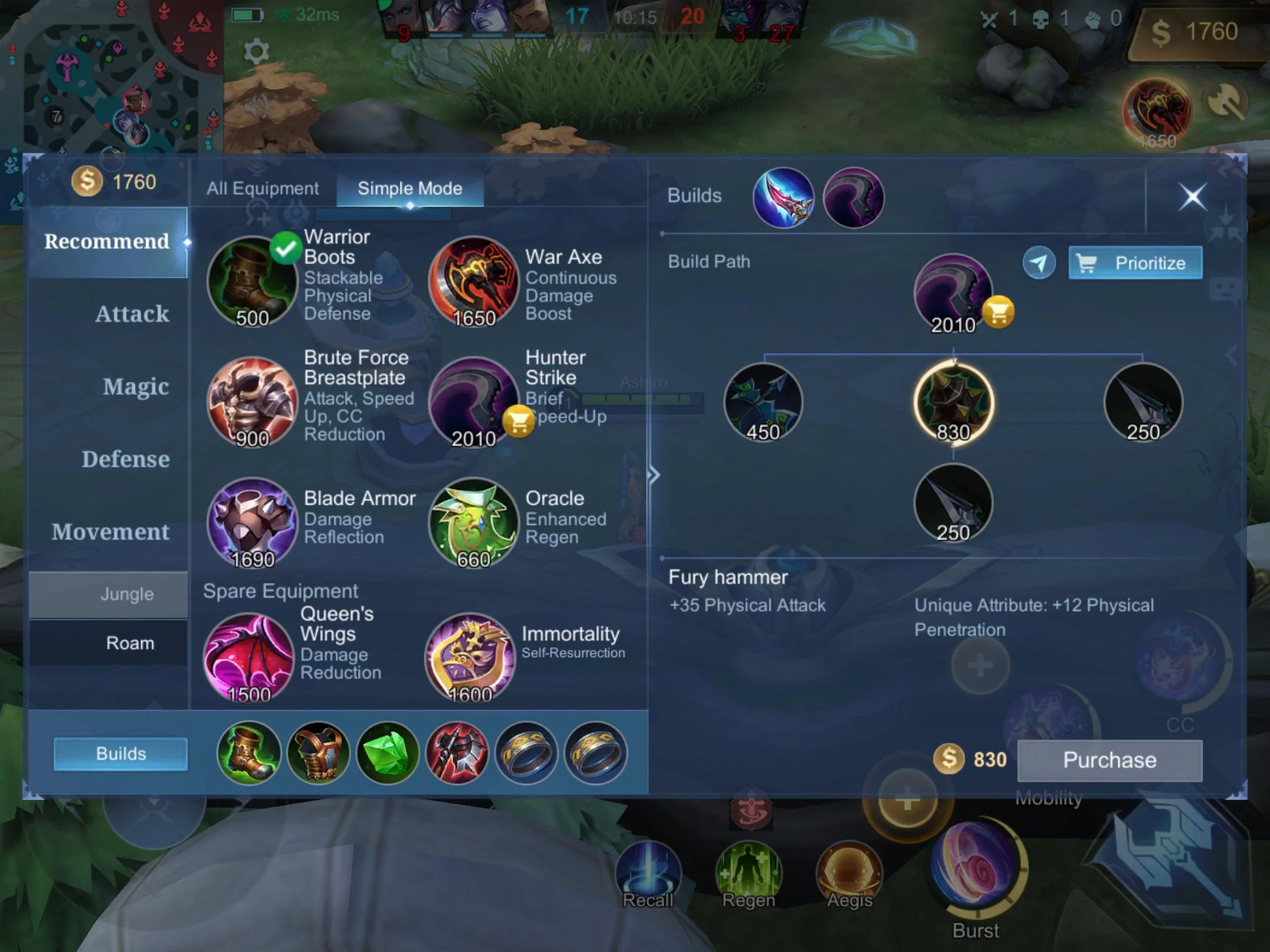
Task: Click the Prioritize button
Action: [x=1135, y=263]
